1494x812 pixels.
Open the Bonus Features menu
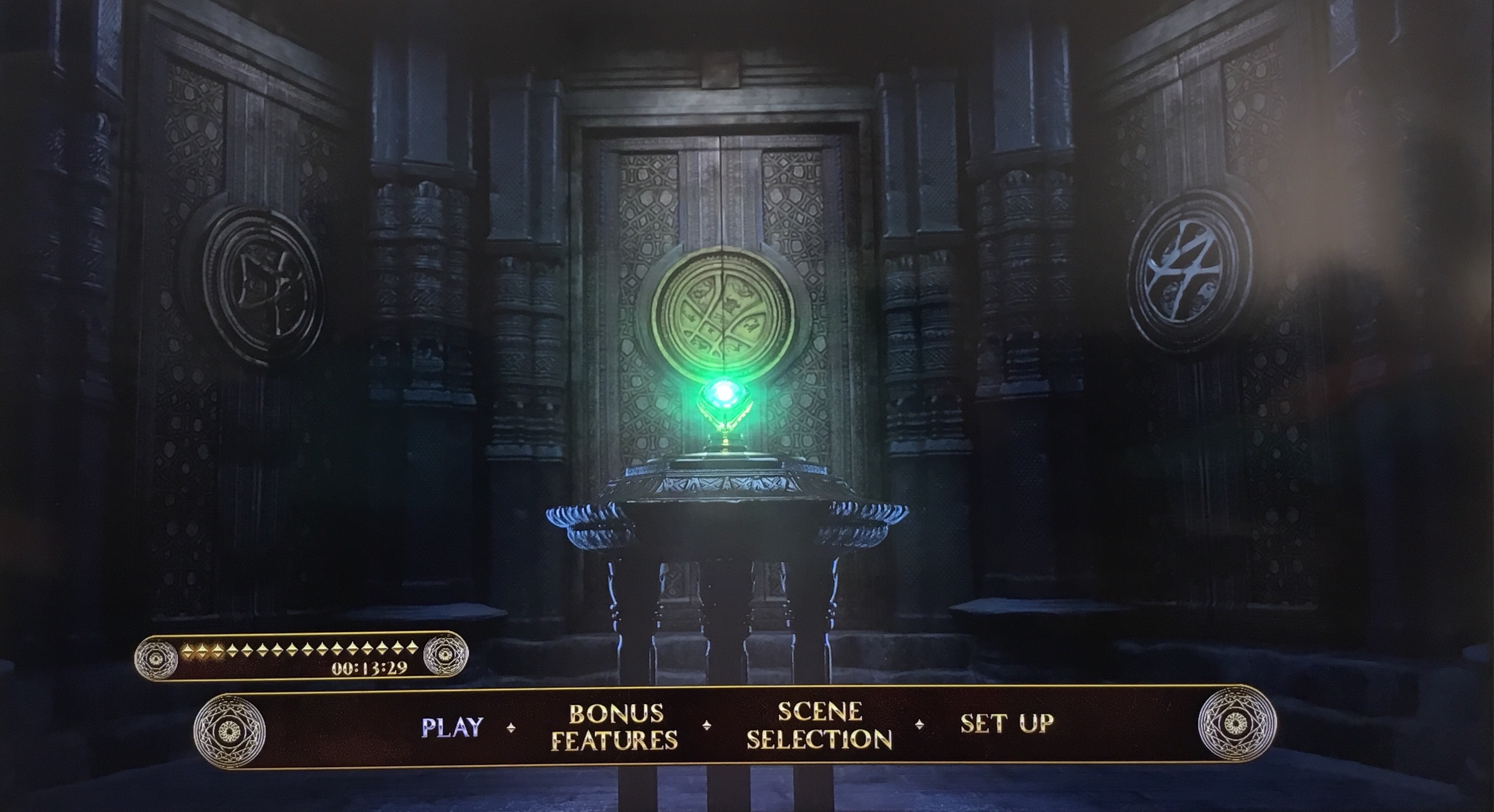(x=615, y=727)
